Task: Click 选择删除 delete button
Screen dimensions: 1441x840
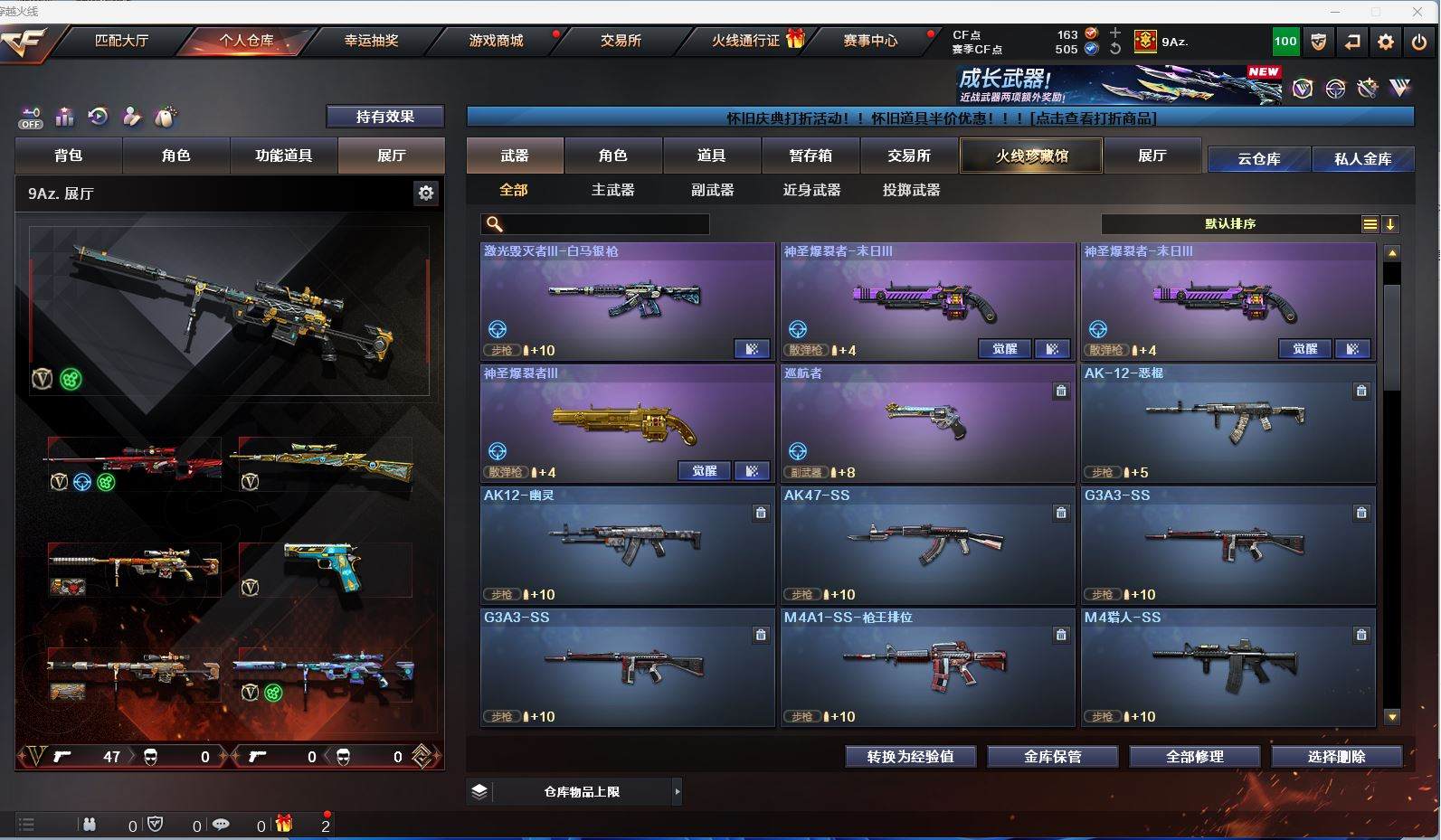Action: point(1336,757)
